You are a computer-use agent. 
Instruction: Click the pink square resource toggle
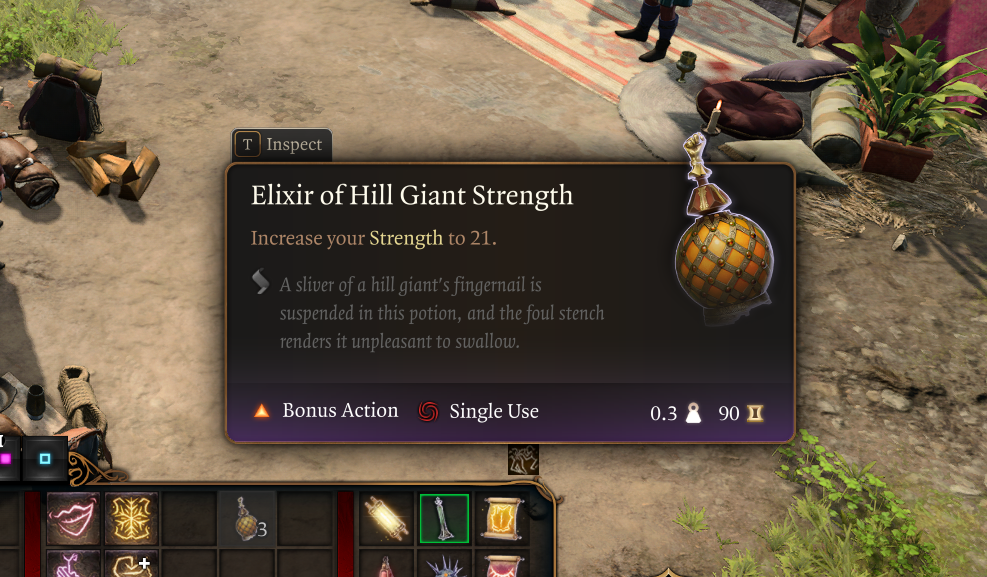(x=7, y=459)
